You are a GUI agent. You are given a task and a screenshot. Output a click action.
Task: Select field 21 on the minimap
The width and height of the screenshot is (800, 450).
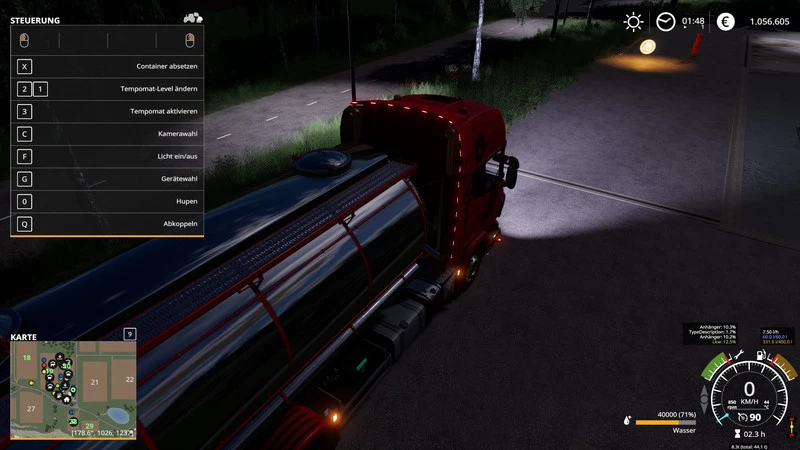coord(95,382)
